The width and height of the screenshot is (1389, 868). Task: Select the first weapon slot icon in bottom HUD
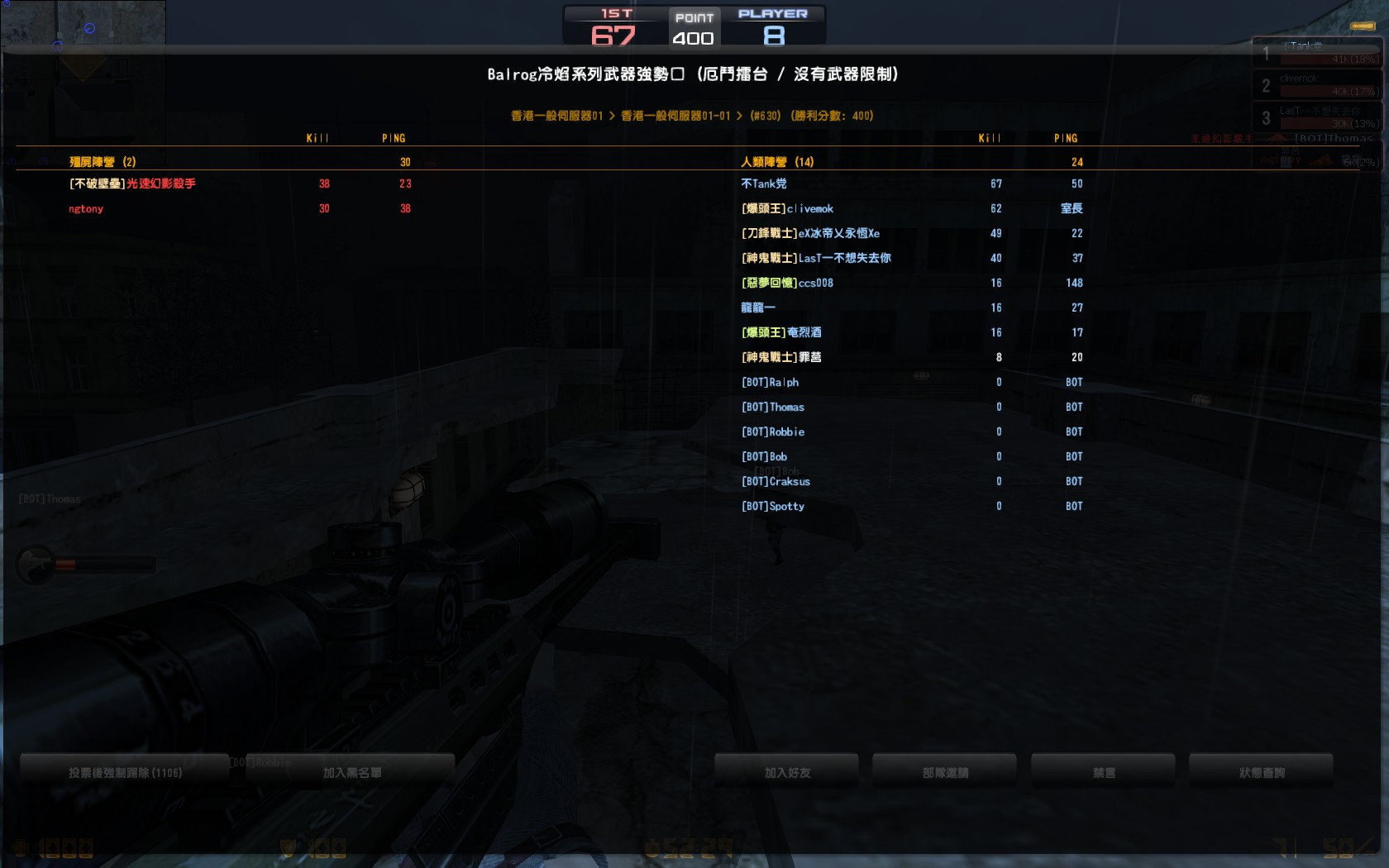[x=51, y=848]
